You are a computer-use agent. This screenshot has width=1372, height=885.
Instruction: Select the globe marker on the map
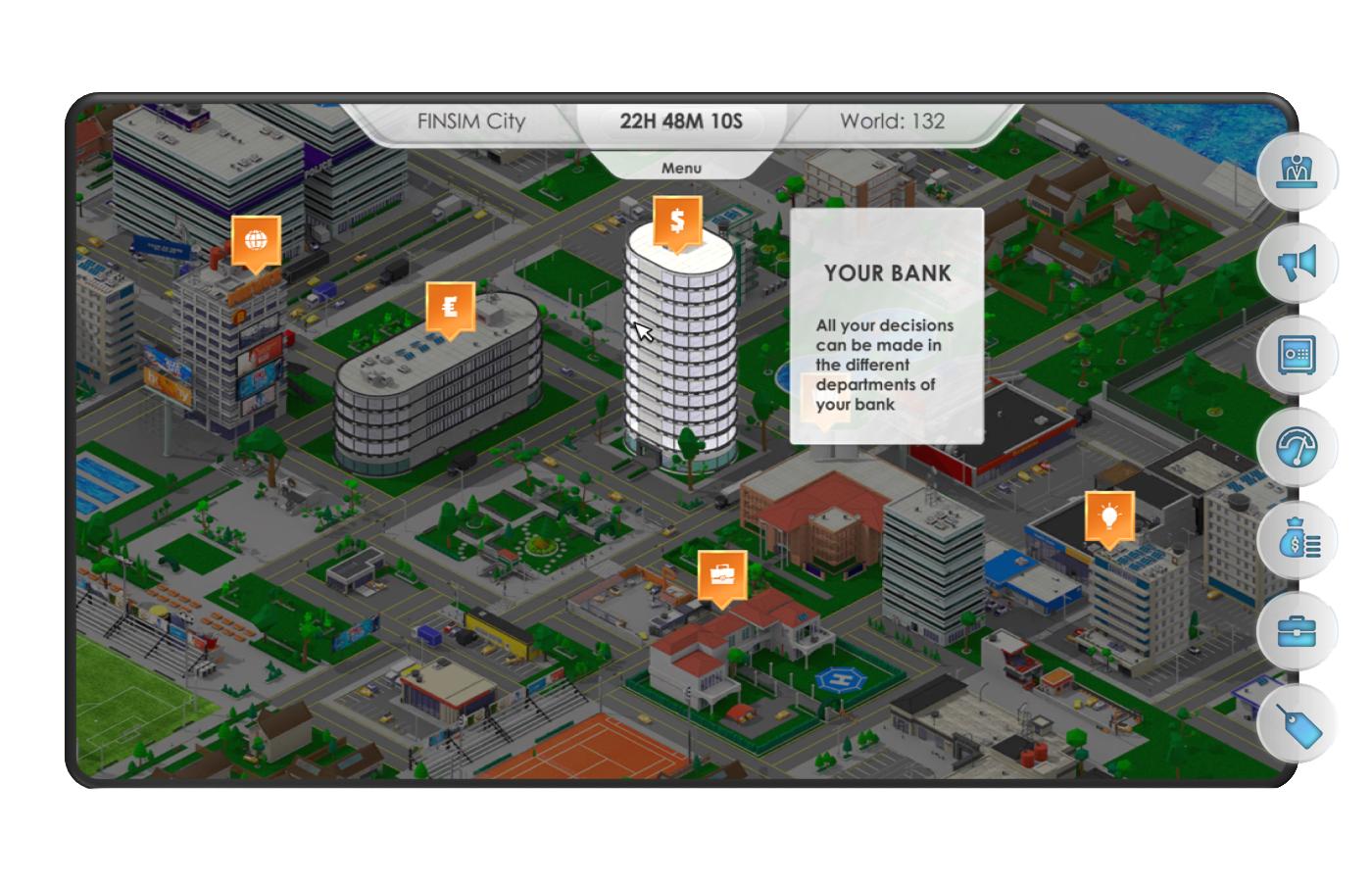pyautogui.click(x=256, y=240)
